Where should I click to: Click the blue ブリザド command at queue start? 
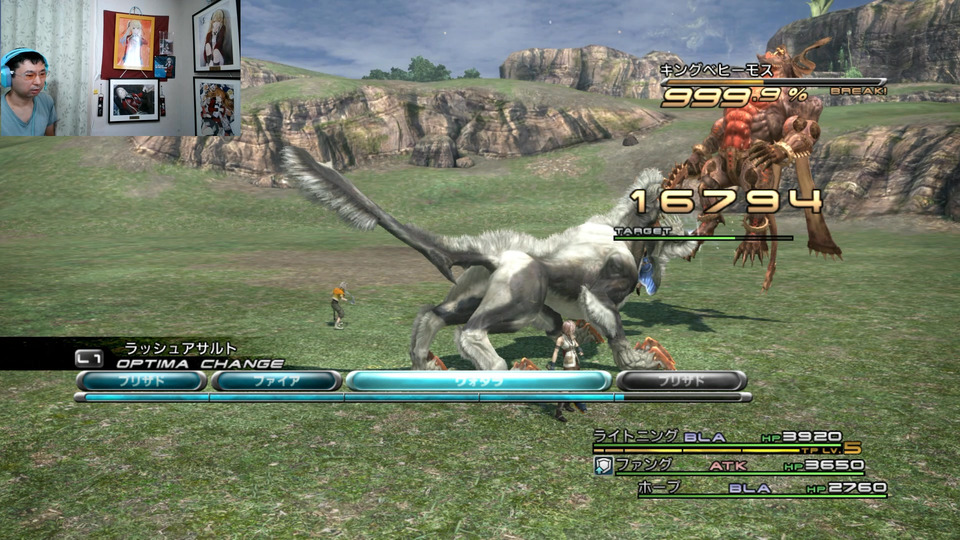click(141, 380)
